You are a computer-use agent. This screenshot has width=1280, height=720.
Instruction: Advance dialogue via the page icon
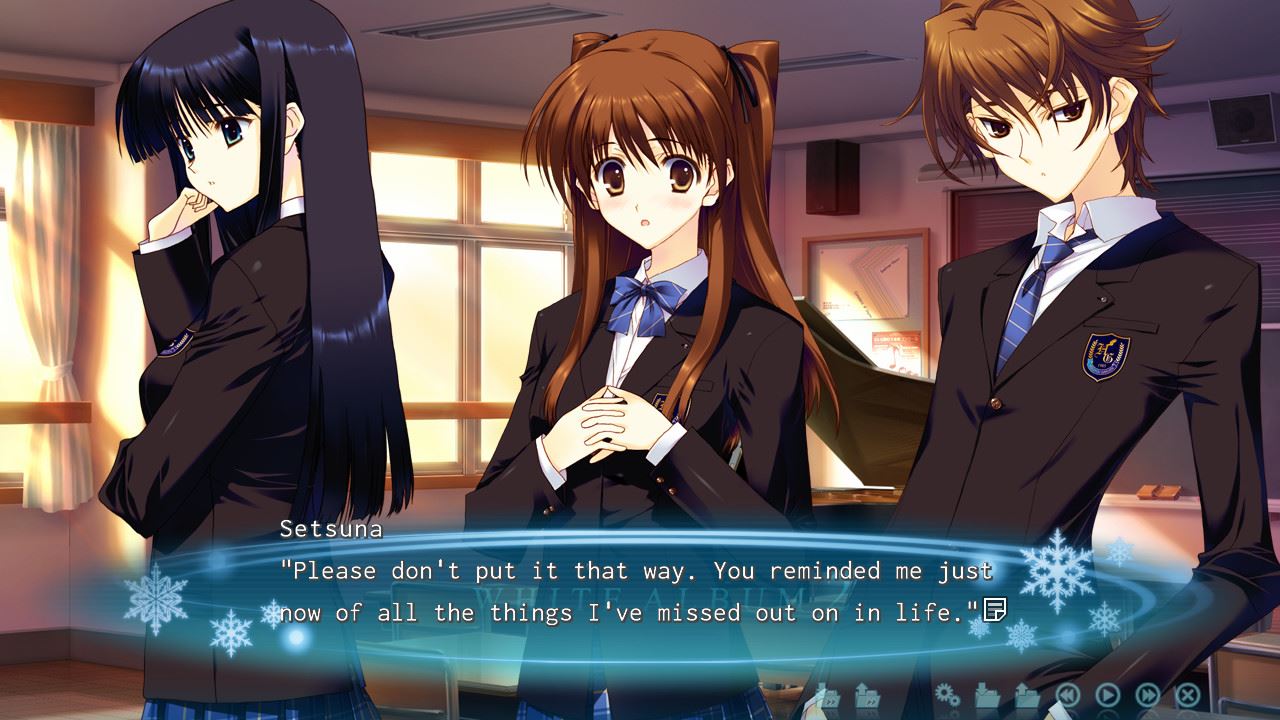coord(995,608)
